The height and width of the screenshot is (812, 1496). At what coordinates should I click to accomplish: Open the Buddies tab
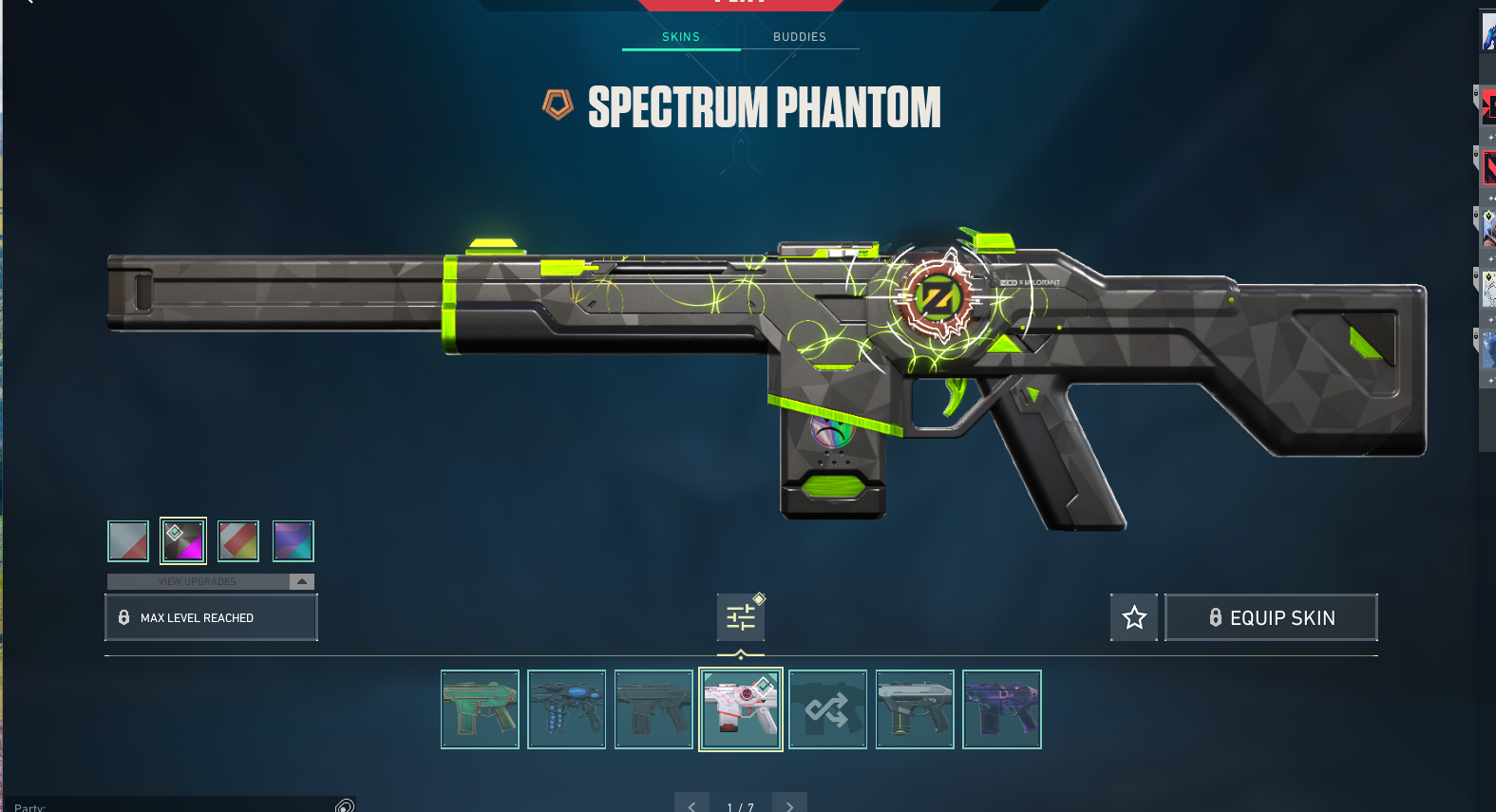pyautogui.click(x=800, y=37)
